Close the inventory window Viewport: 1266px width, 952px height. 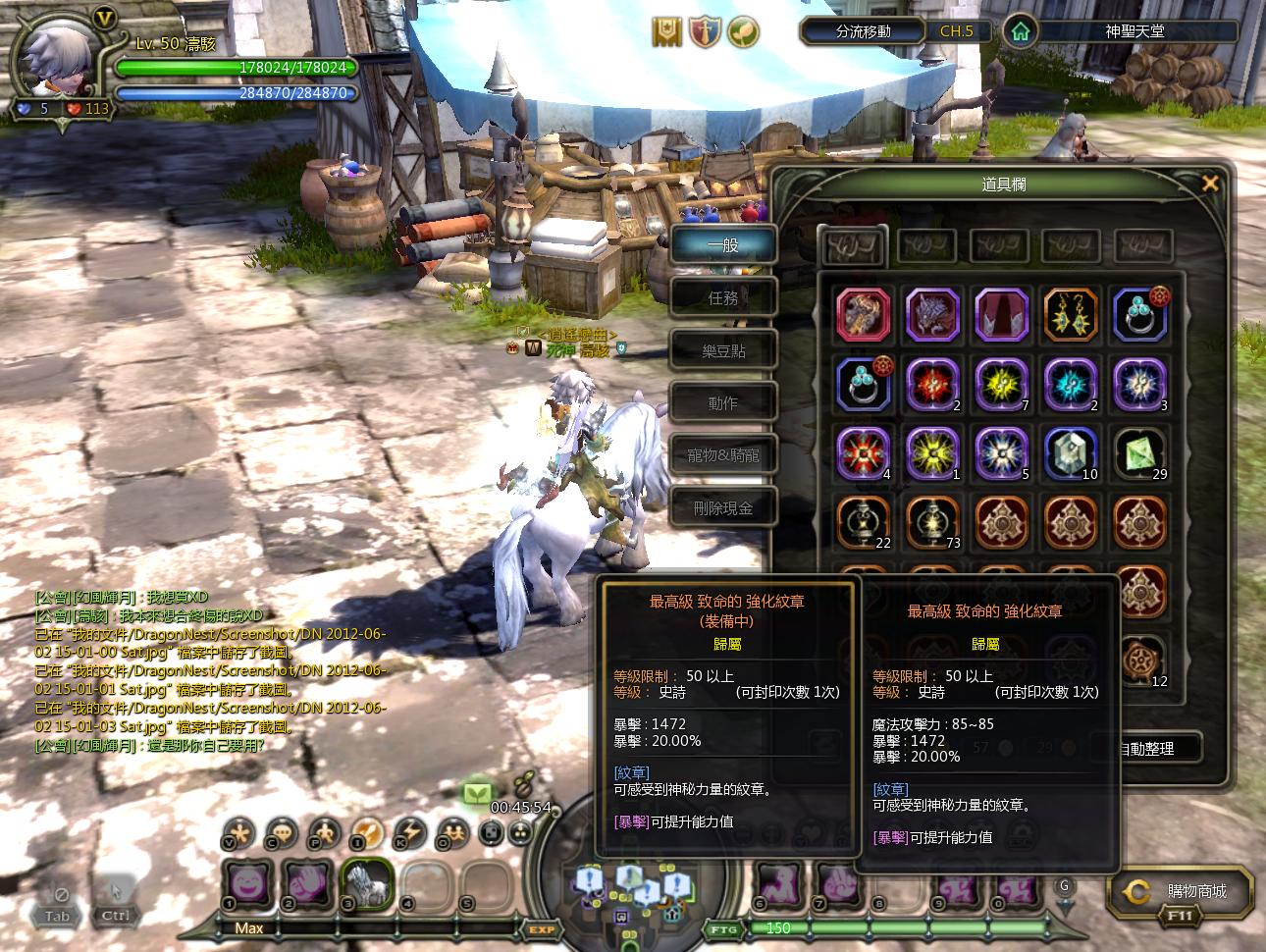pyautogui.click(x=1210, y=184)
